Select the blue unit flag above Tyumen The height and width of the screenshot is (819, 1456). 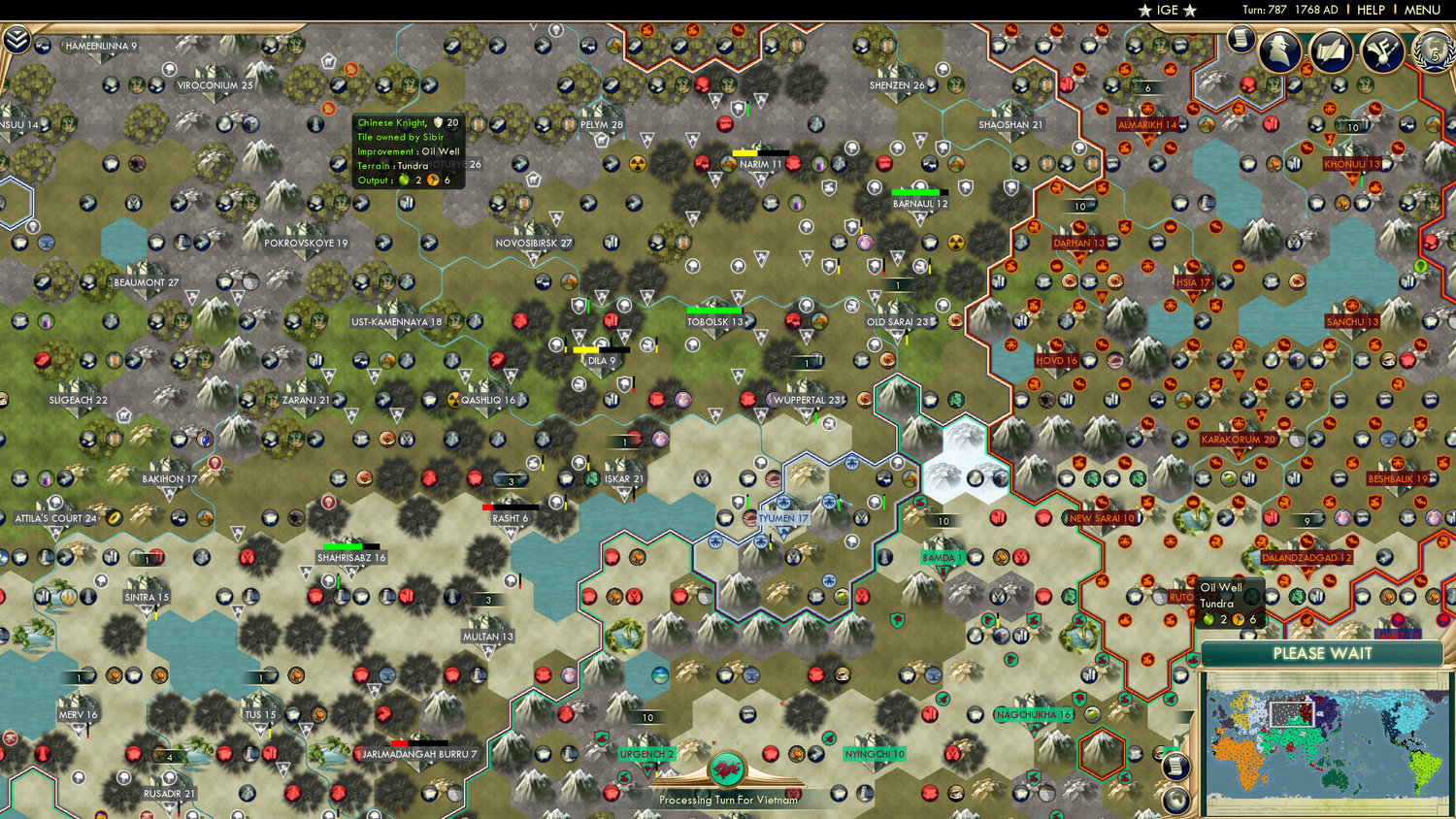[785, 502]
